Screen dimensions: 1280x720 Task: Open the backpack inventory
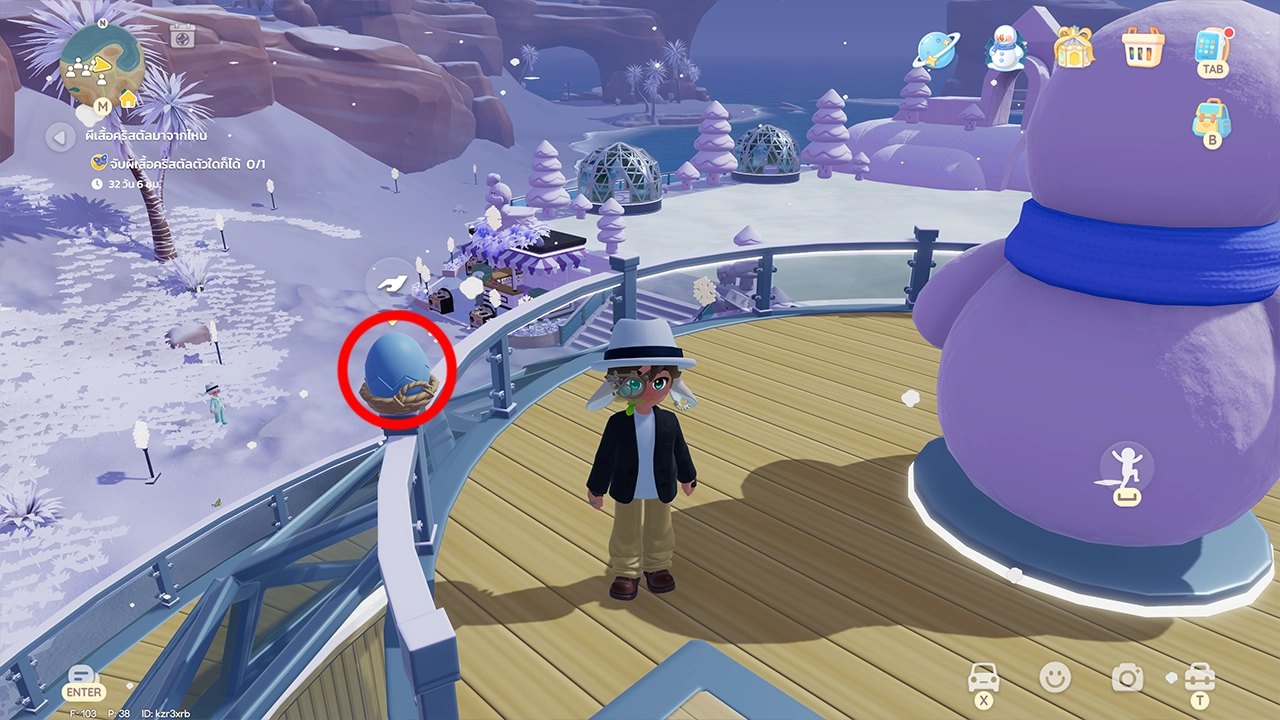click(1211, 119)
